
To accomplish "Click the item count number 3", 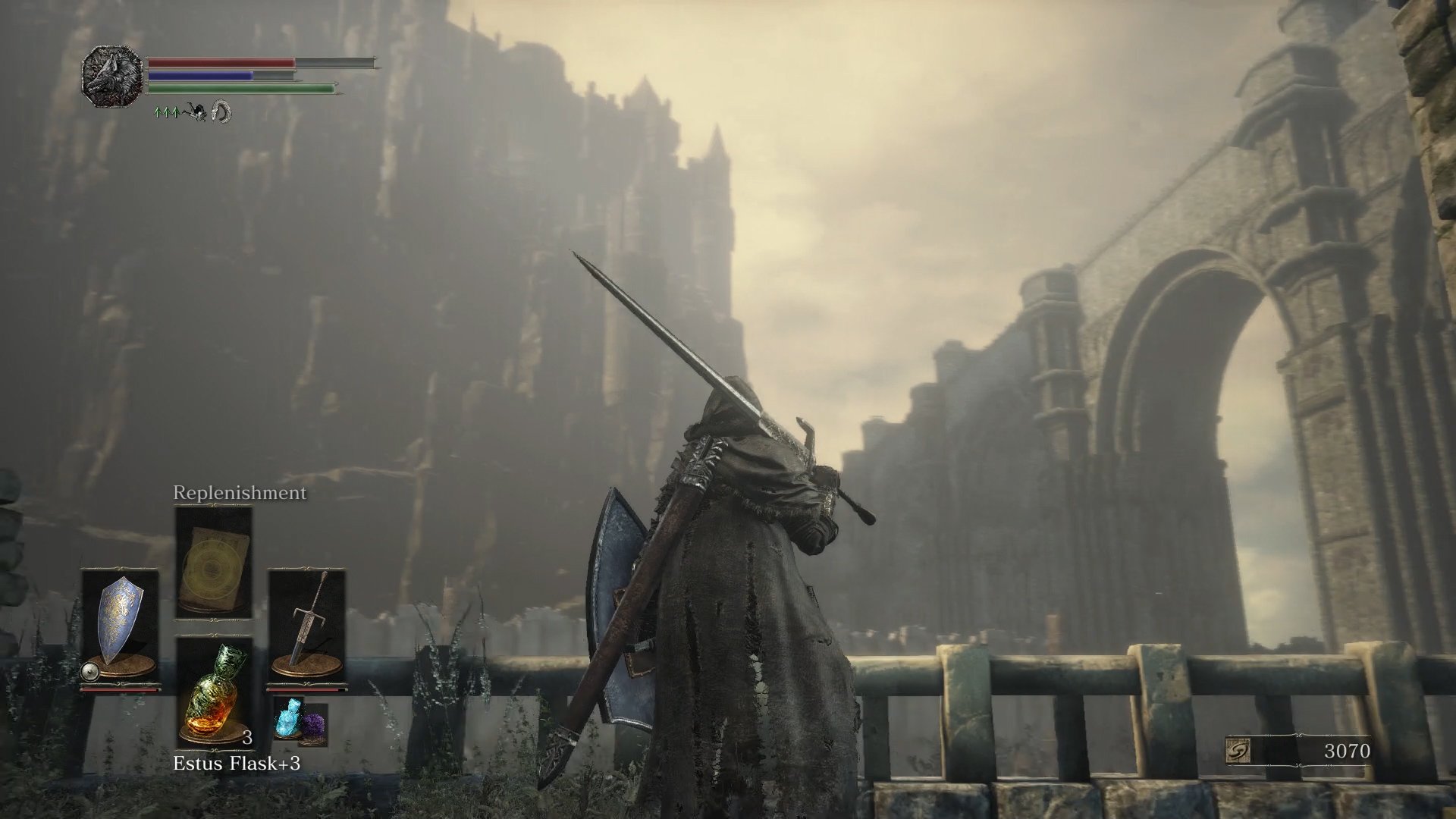I will pos(246,737).
